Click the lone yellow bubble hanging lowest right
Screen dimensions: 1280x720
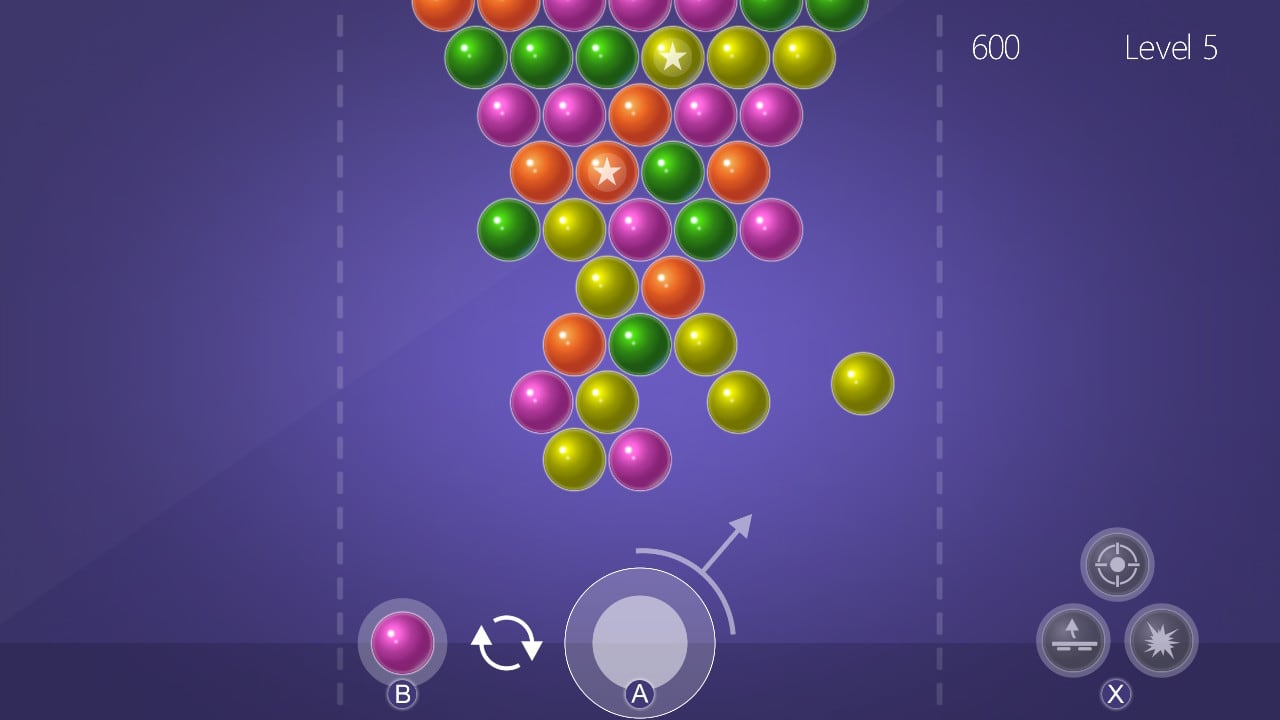tap(740, 404)
